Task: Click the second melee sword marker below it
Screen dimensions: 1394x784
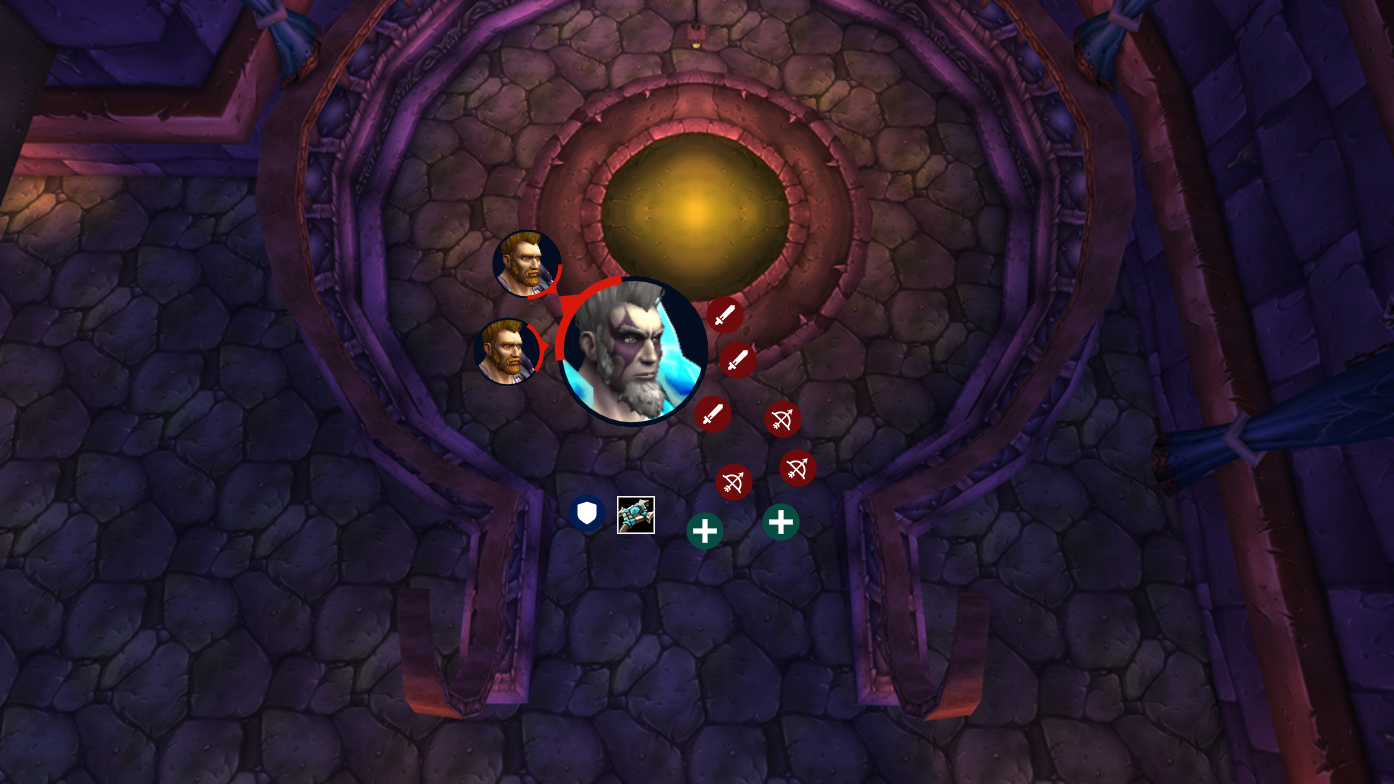Action: (x=738, y=361)
